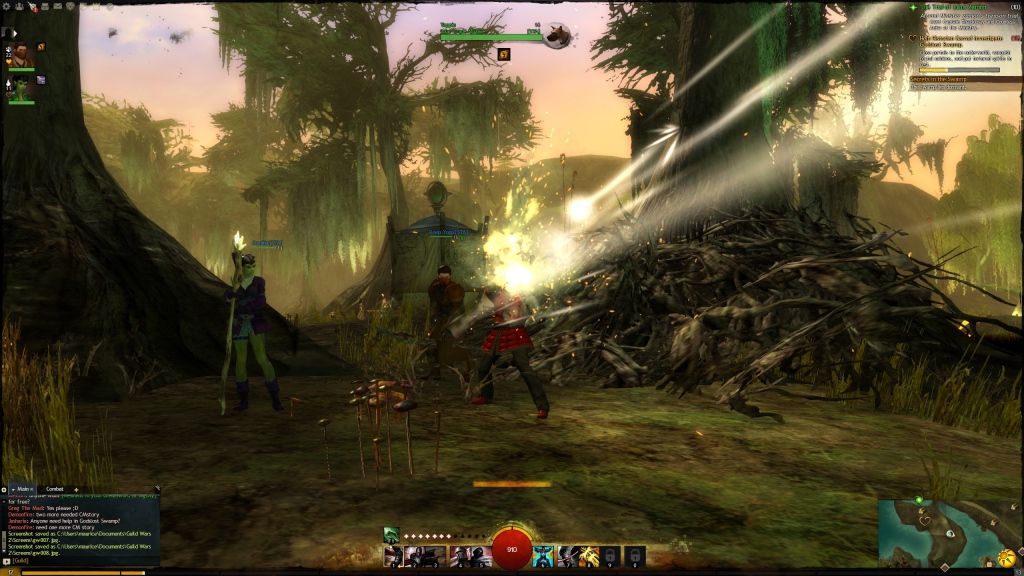Select the Secrets in the Swamp event tracker

(x=945, y=79)
